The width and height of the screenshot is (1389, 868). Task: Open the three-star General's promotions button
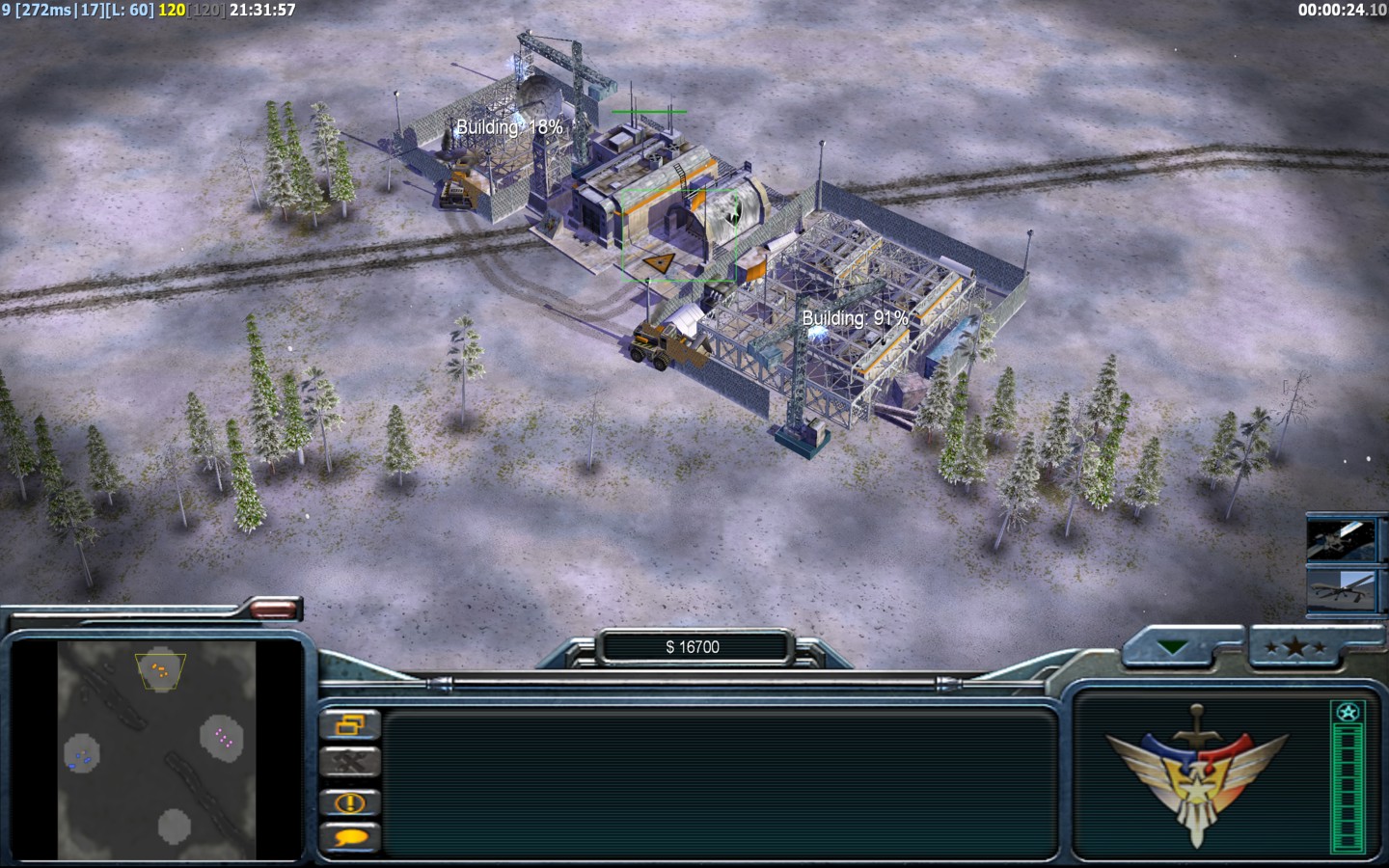point(1295,648)
